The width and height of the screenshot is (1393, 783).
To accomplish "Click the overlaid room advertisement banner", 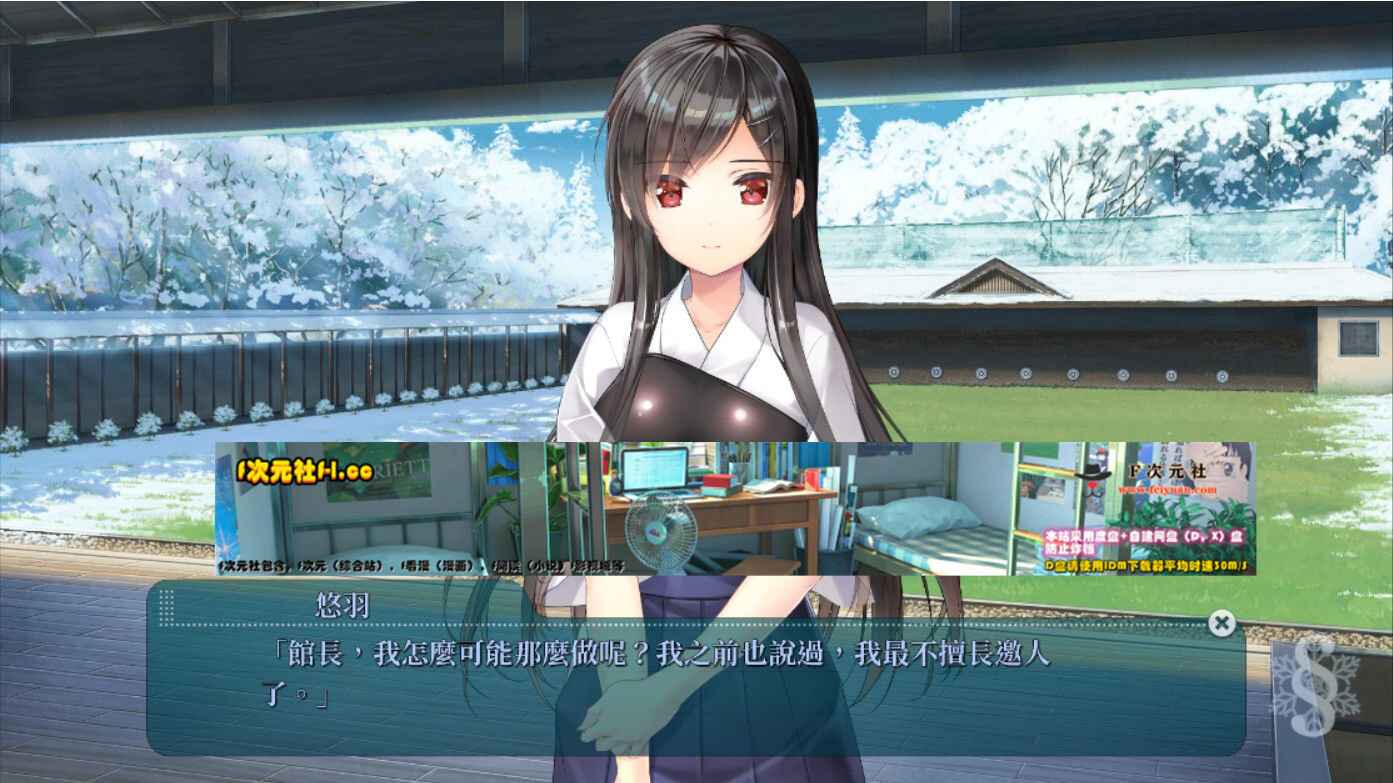I will [735, 509].
